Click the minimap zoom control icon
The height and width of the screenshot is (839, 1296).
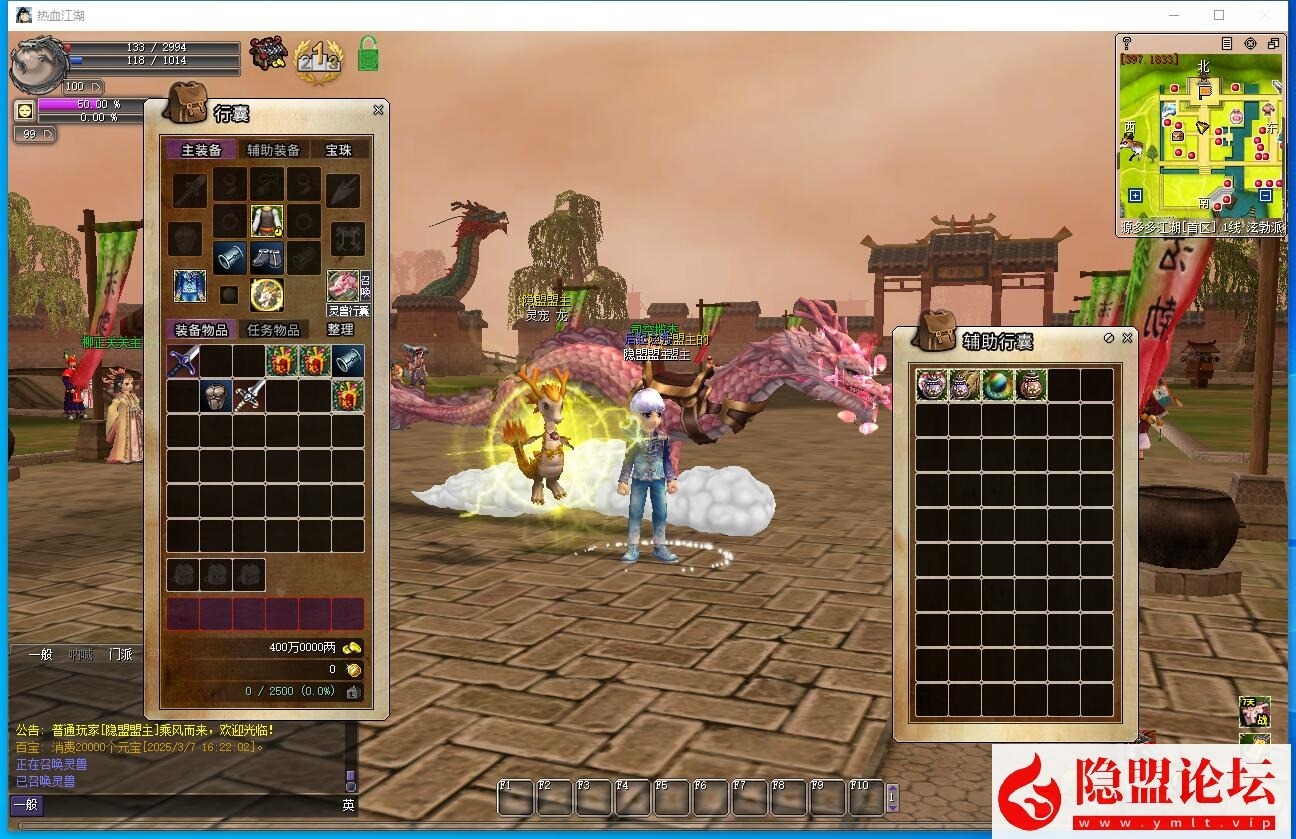(x=1250, y=44)
